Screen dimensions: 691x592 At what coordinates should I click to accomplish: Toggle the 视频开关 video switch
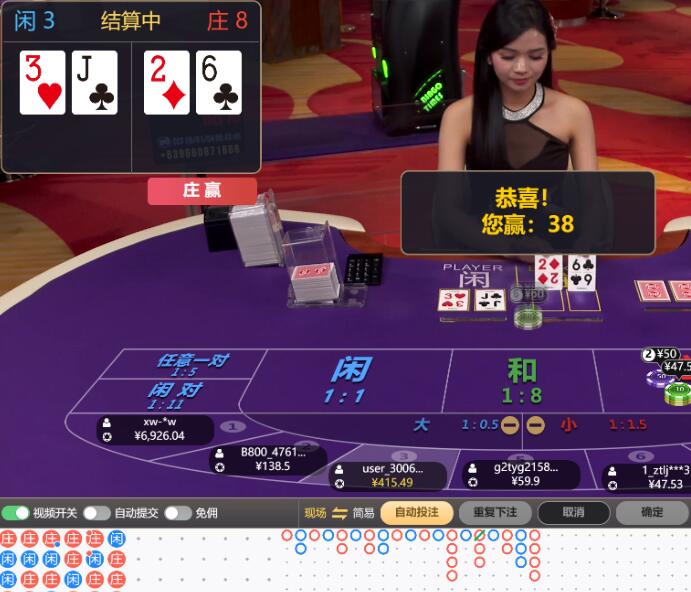point(16,513)
